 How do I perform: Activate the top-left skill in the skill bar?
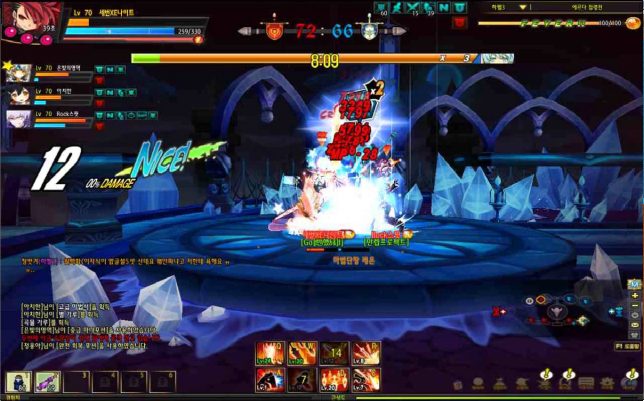coord(268,354)
